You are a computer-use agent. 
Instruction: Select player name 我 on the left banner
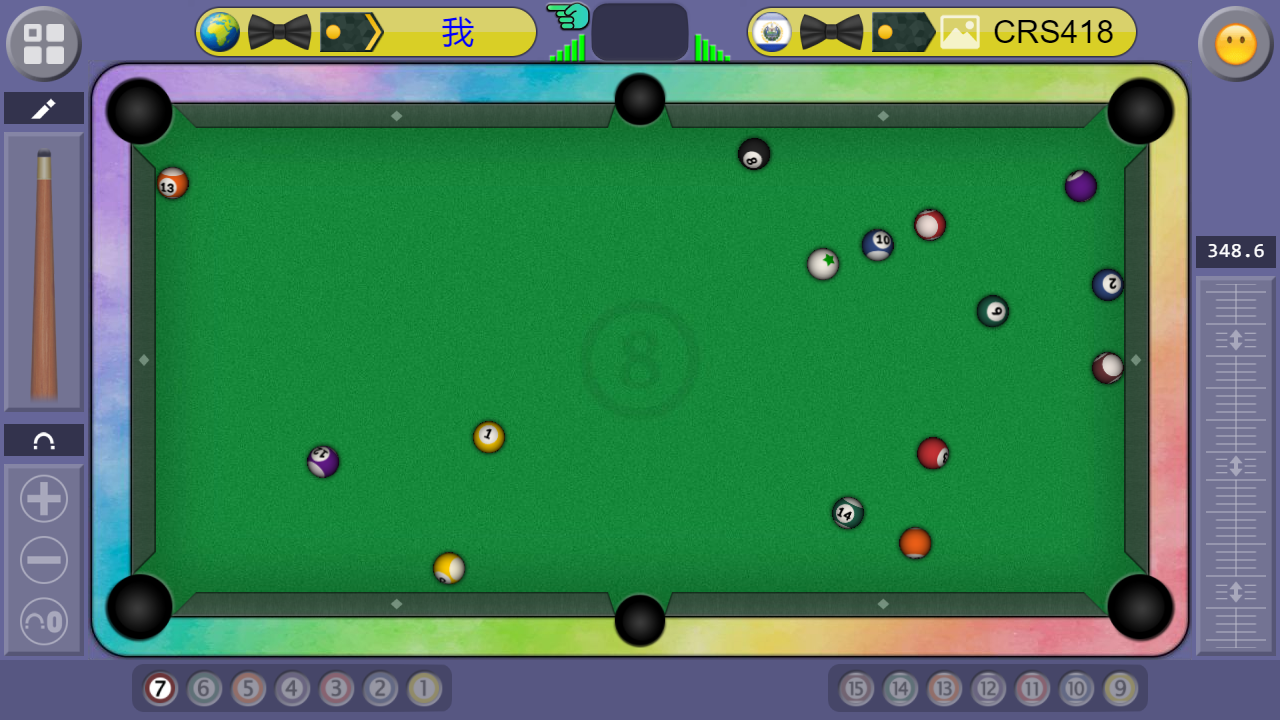coord(458,32)
